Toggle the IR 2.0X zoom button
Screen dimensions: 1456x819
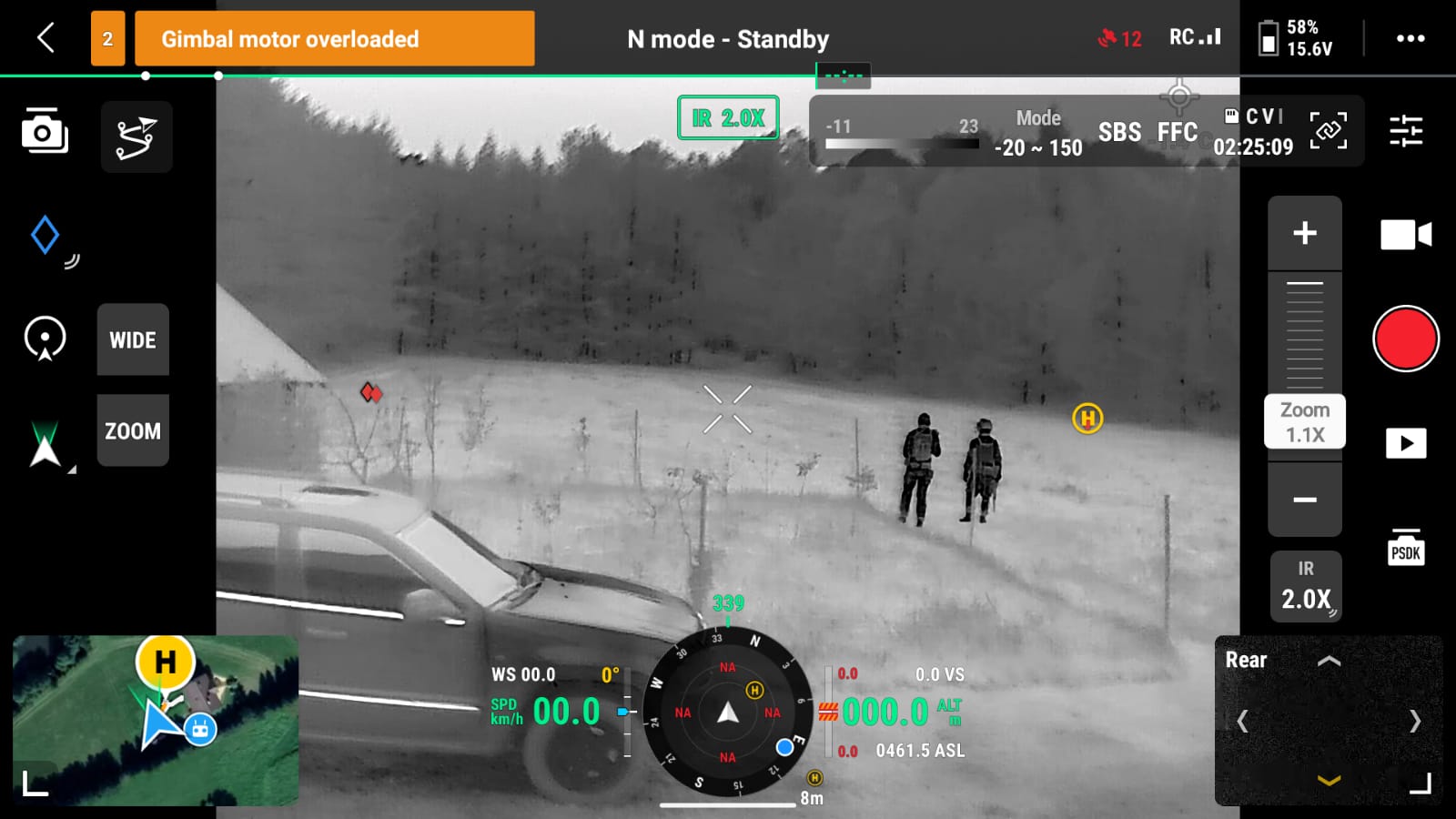(1306, 587)
